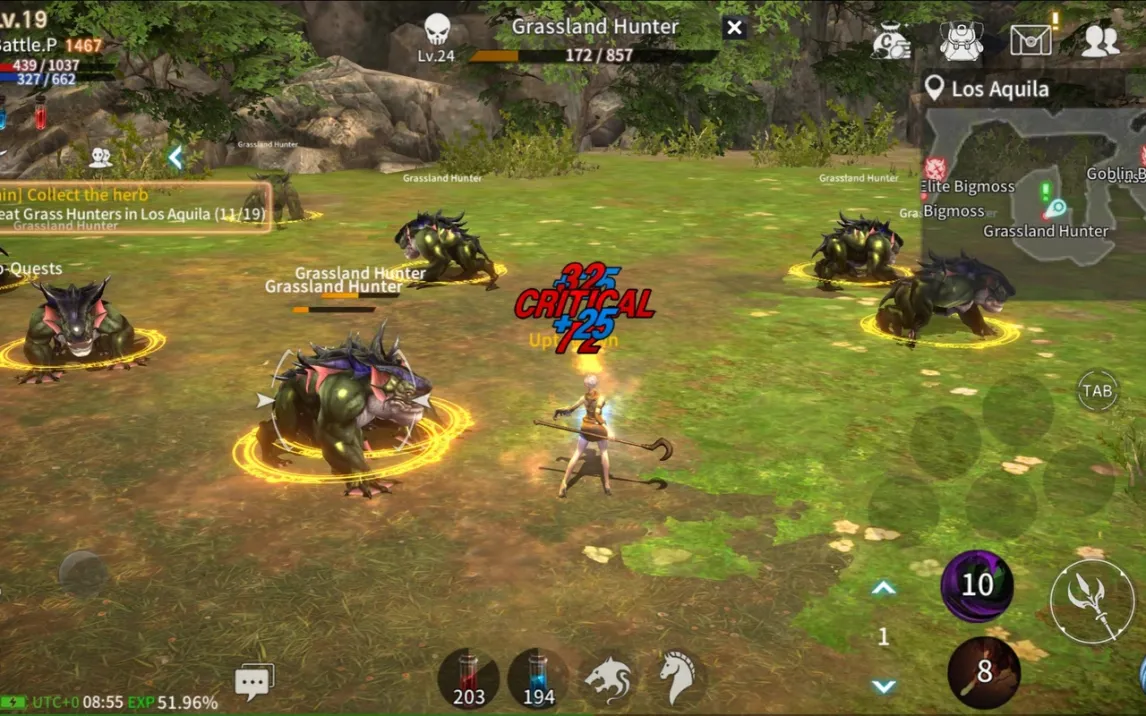Image resolution: width=1146 pixels, height=716 pixels.
Task: Open the friends list icon
Action: click(1100, 40)
